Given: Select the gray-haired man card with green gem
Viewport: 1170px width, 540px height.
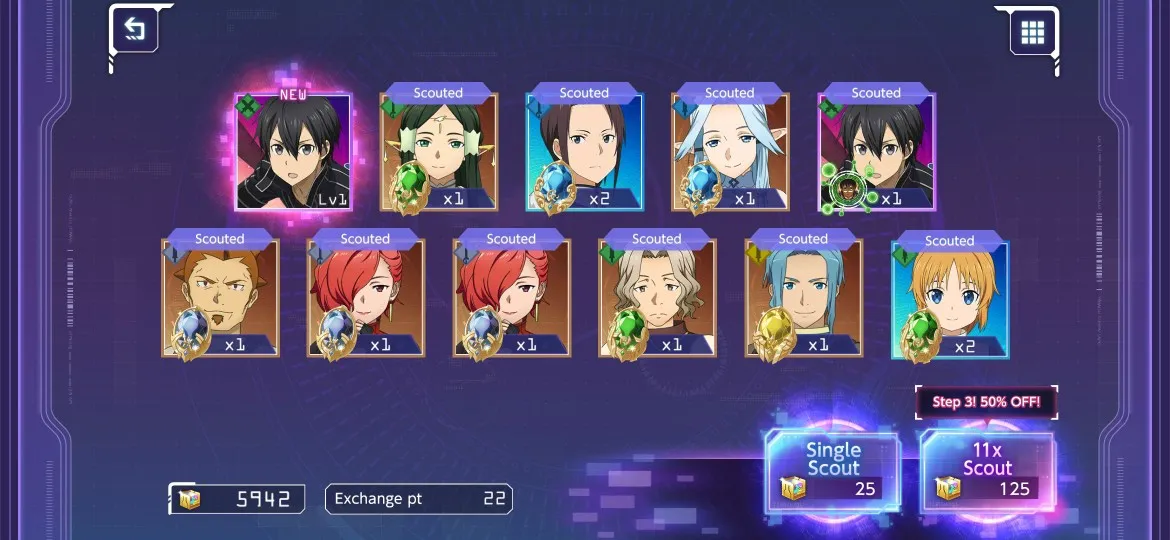Looking at the screenshot, I should 657,298.
